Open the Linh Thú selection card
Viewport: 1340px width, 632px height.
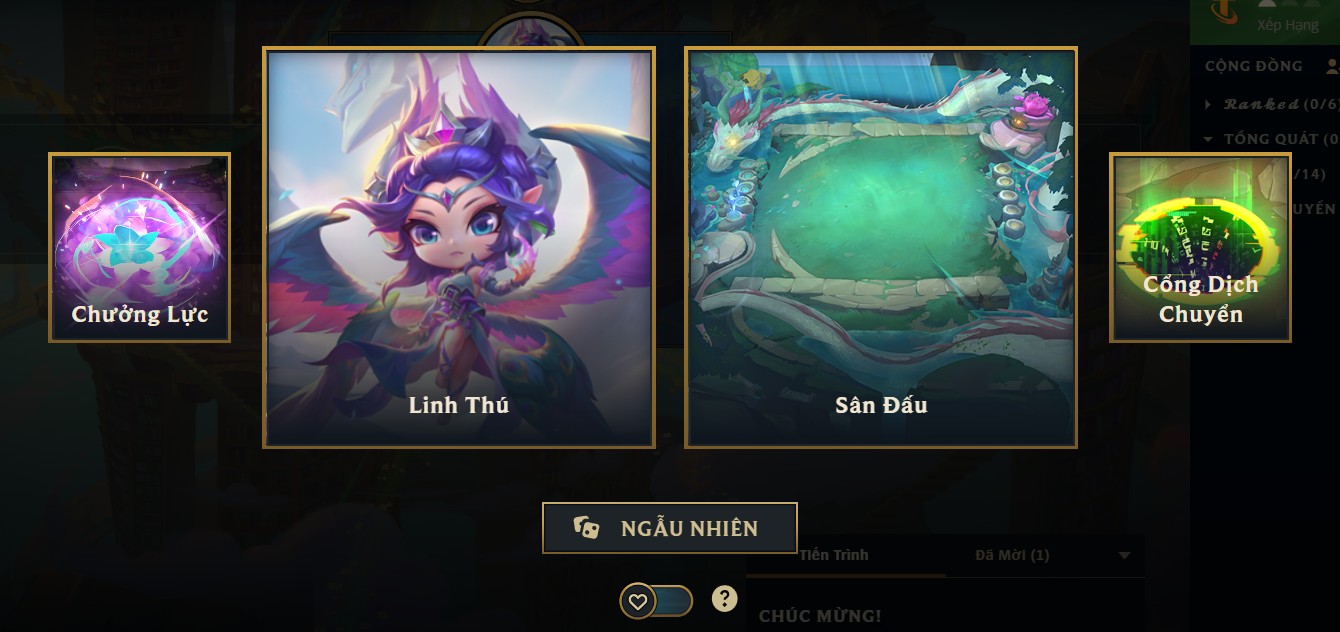[x=459, y=247]
